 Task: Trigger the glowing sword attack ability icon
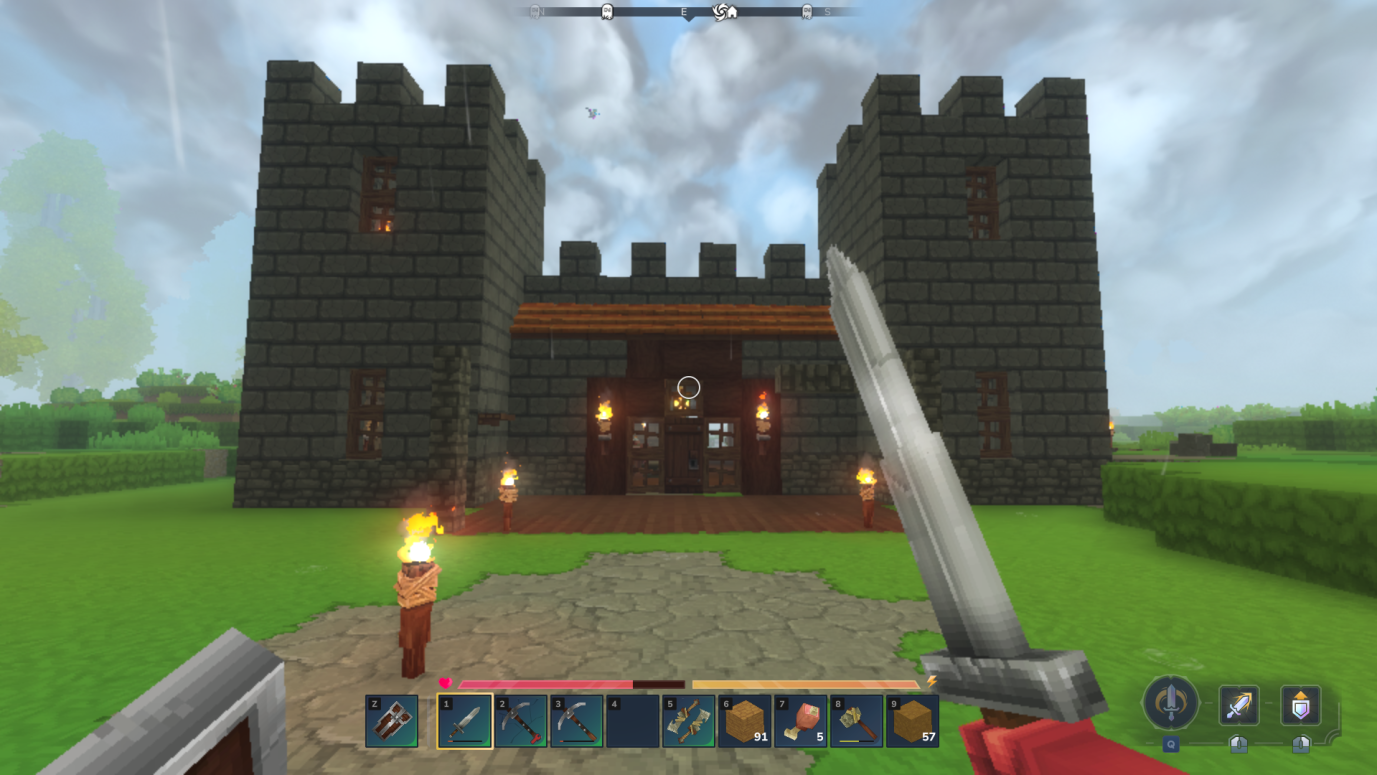1239,705
